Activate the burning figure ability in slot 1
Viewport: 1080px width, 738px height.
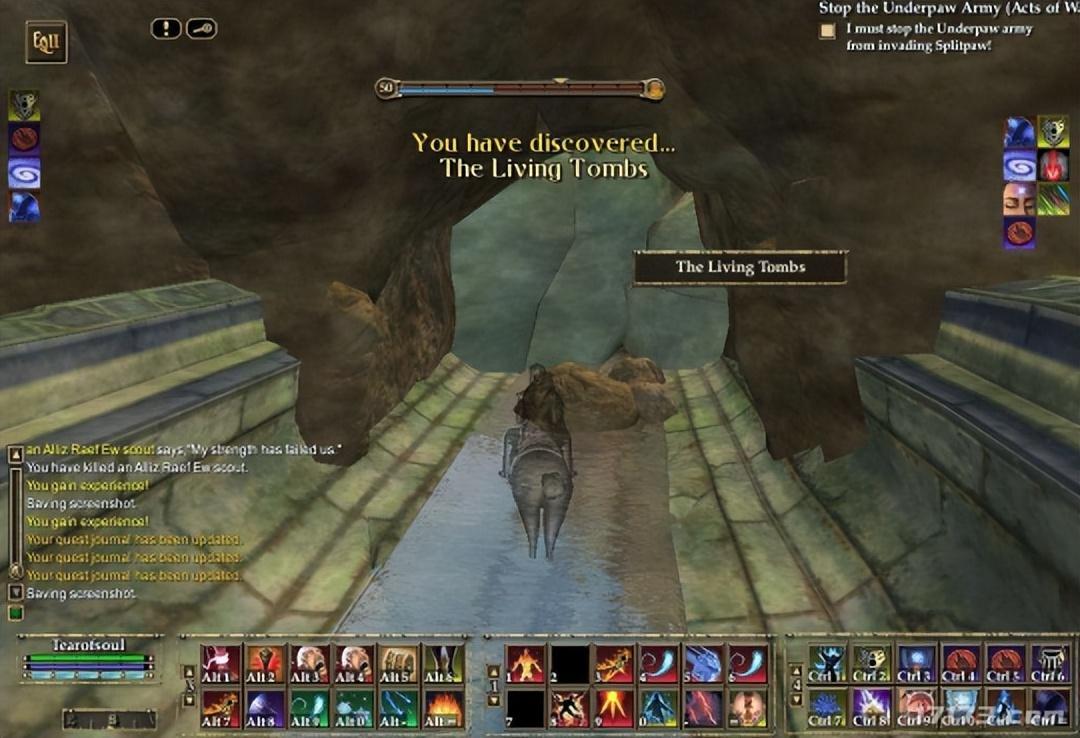[x=525, y=663]
